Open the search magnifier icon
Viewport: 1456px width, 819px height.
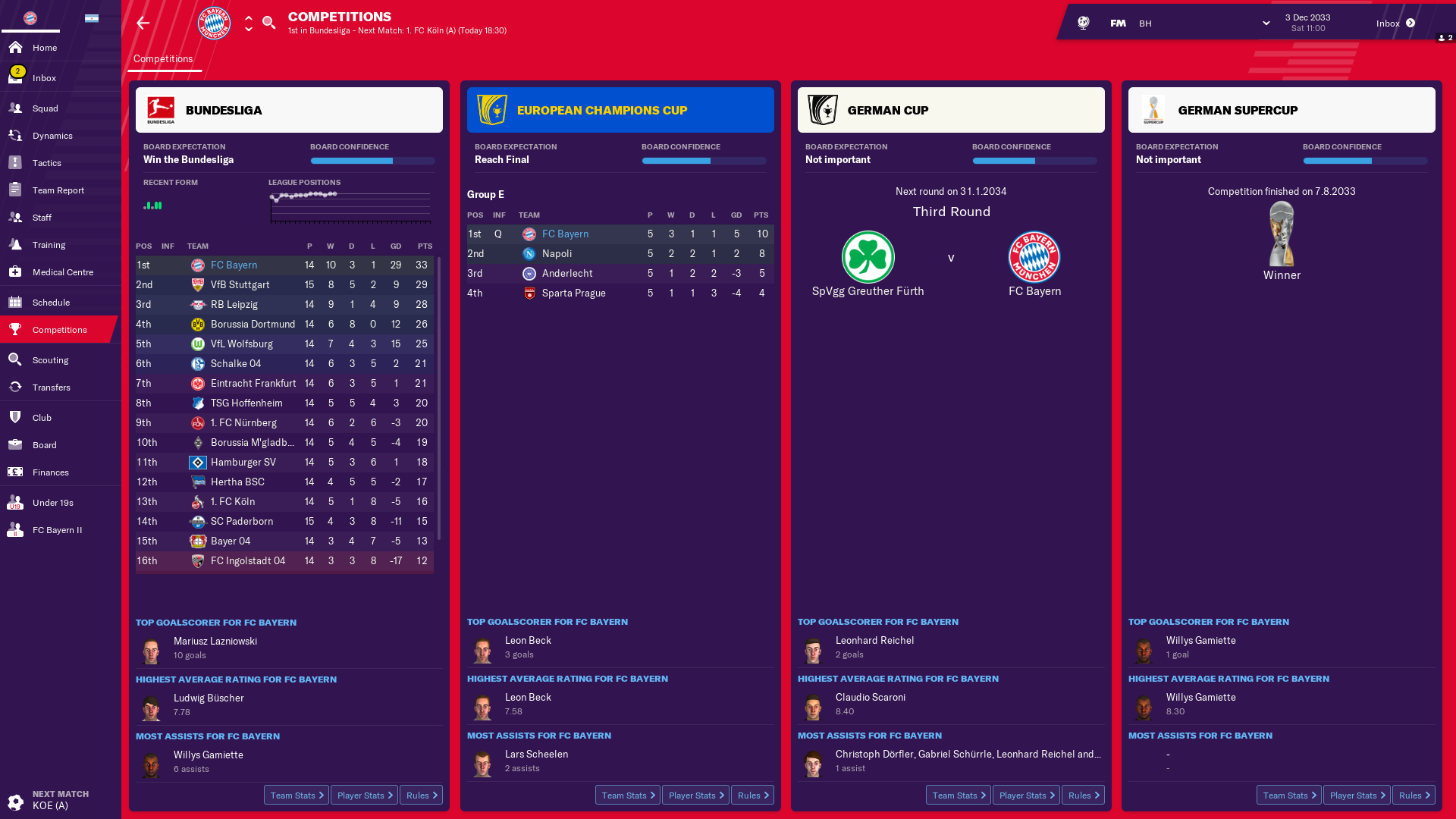(x=268, y=23)
